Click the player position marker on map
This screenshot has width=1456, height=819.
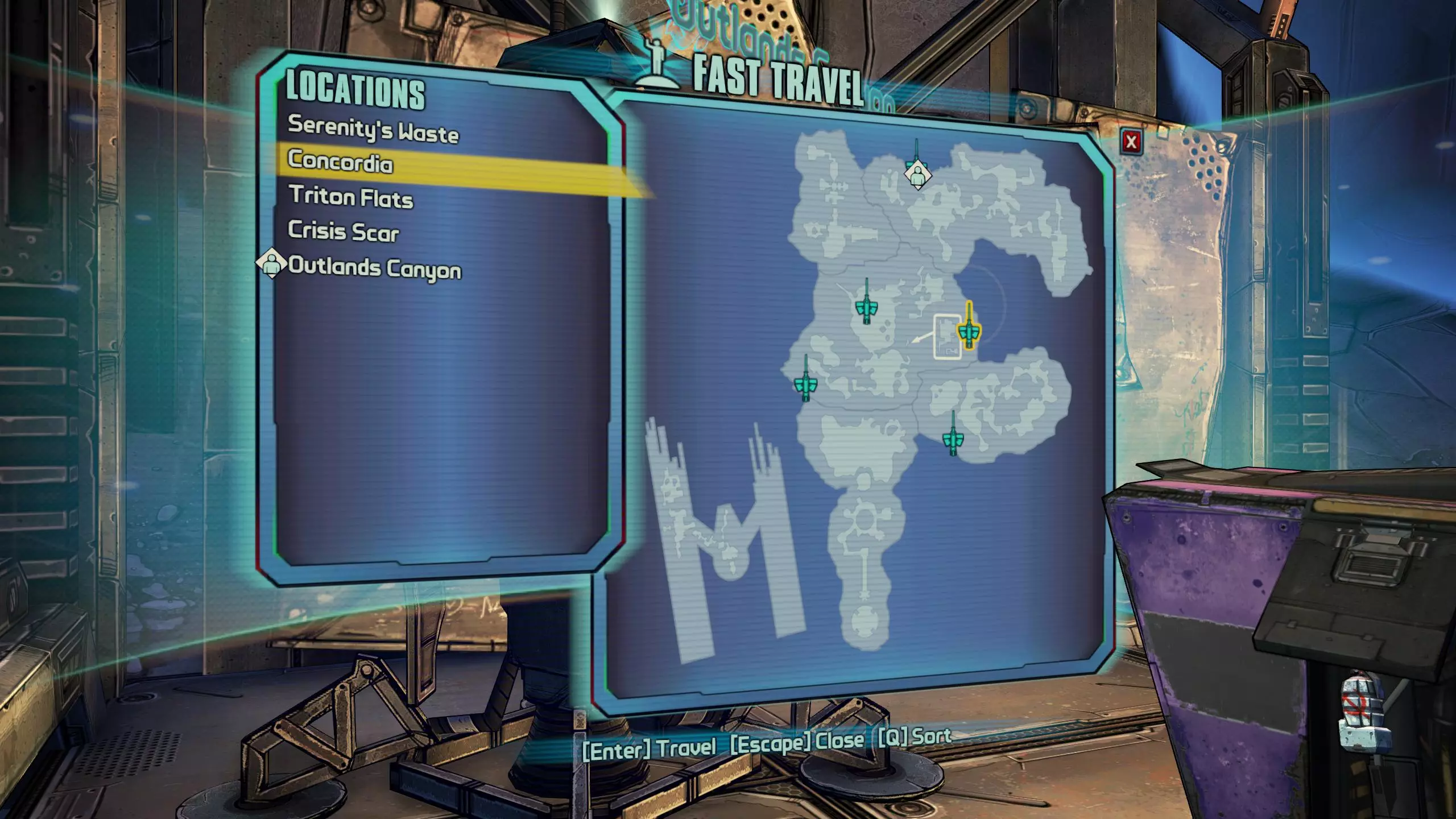click(x=917, y=173)
